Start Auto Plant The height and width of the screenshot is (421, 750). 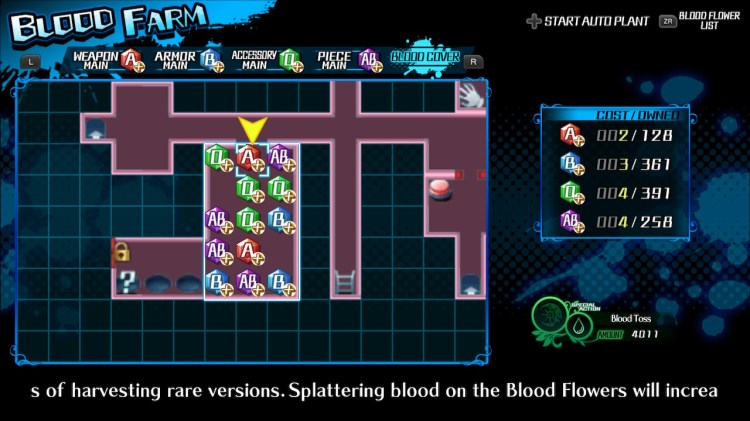[585, 20]
